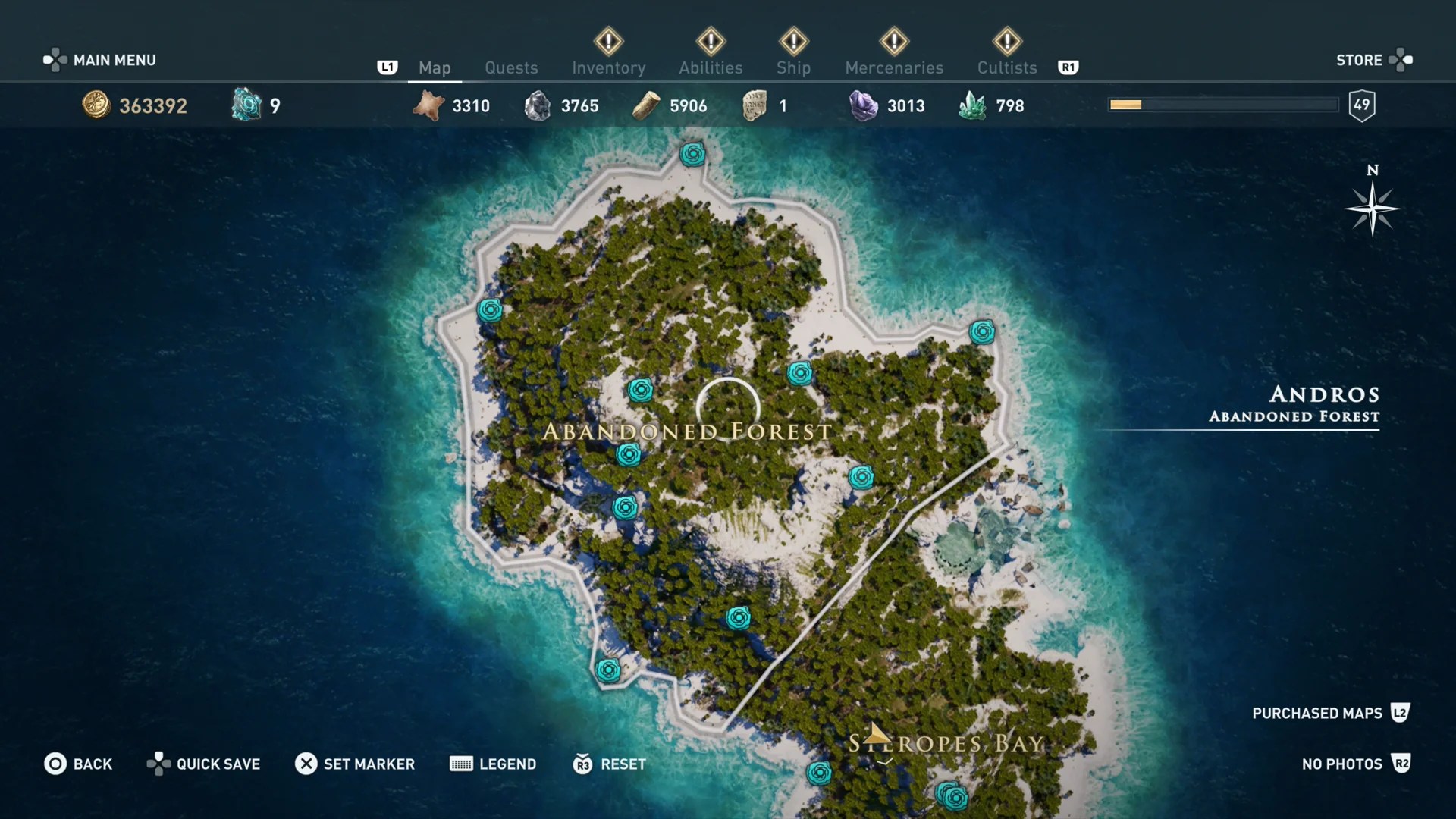
Task: Open the Main Menu
Action: click(100, 60)
